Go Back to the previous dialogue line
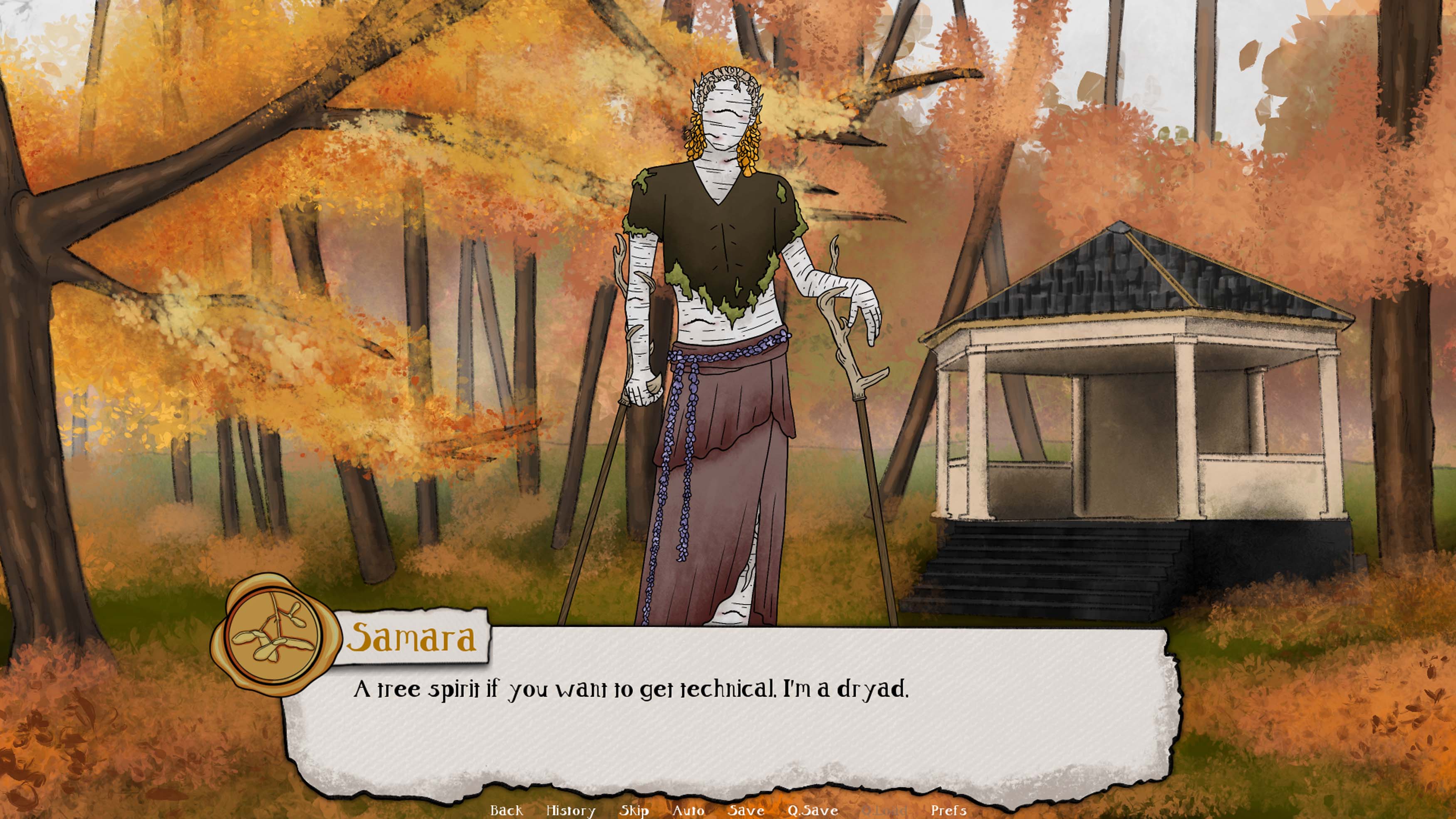This screenshot has height=819, width=1456. pos(506,810)
